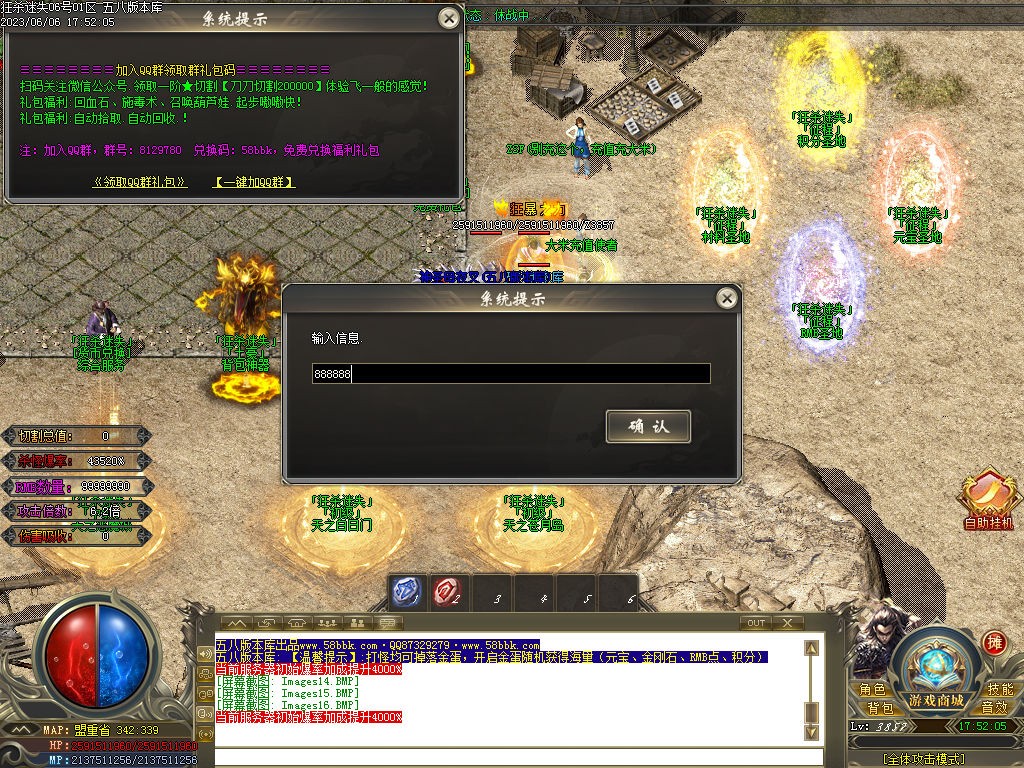
Task: Use the blue gem in hotbar slot 1
Action: 405,593
